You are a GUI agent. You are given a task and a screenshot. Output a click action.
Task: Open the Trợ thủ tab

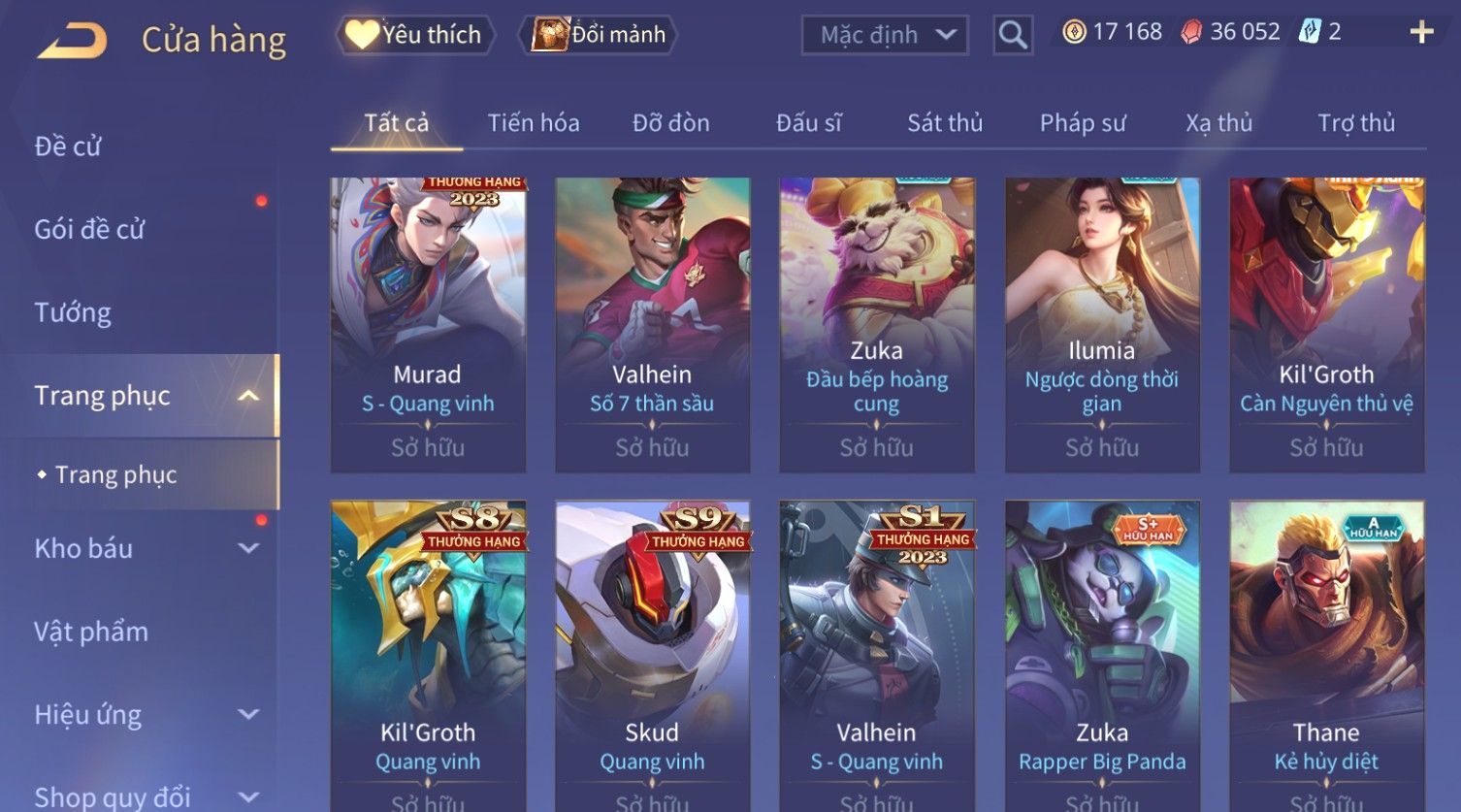pyautogui.click(x=1356, y=123)
